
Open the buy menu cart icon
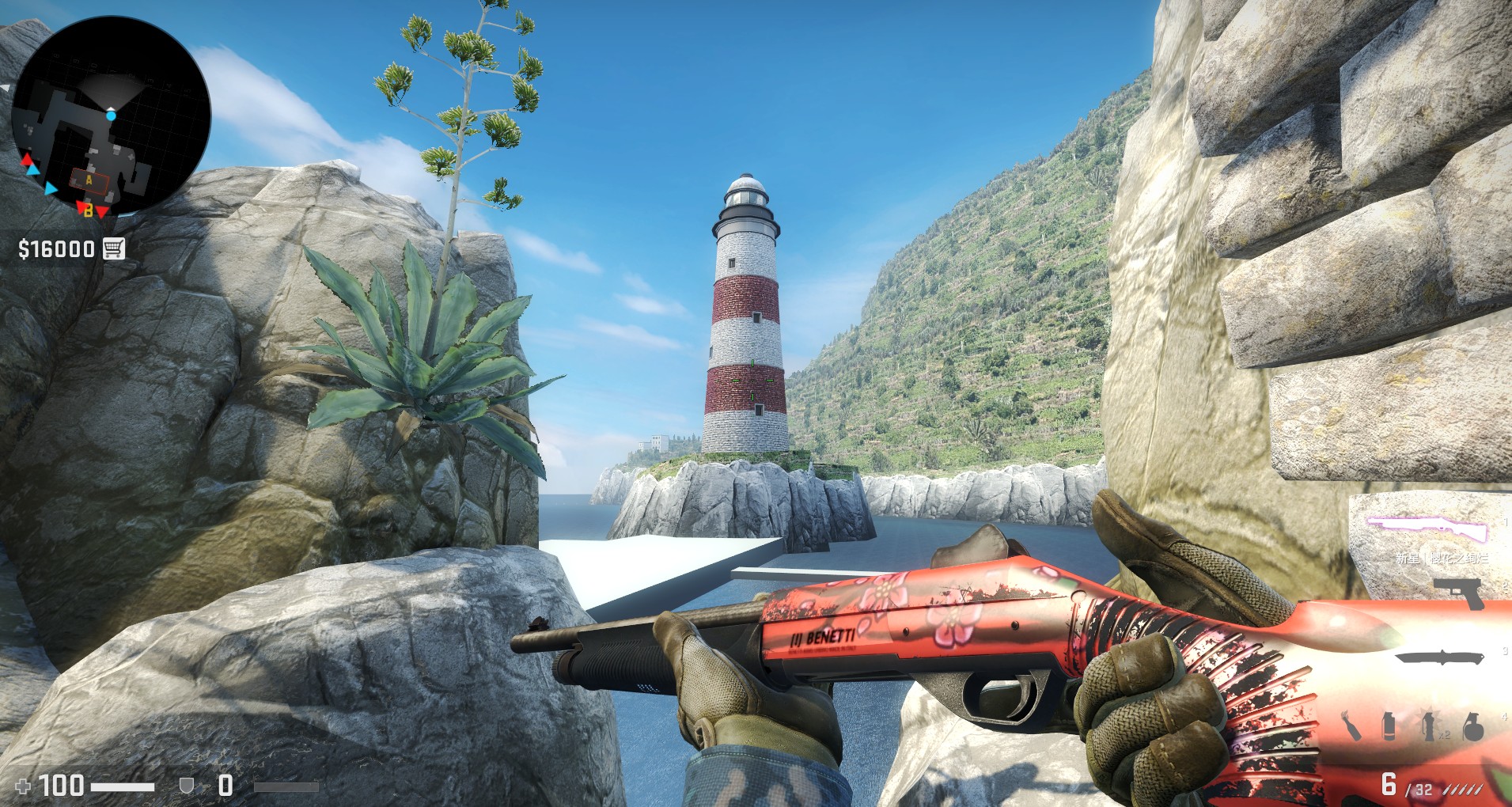tap(114, 248)
